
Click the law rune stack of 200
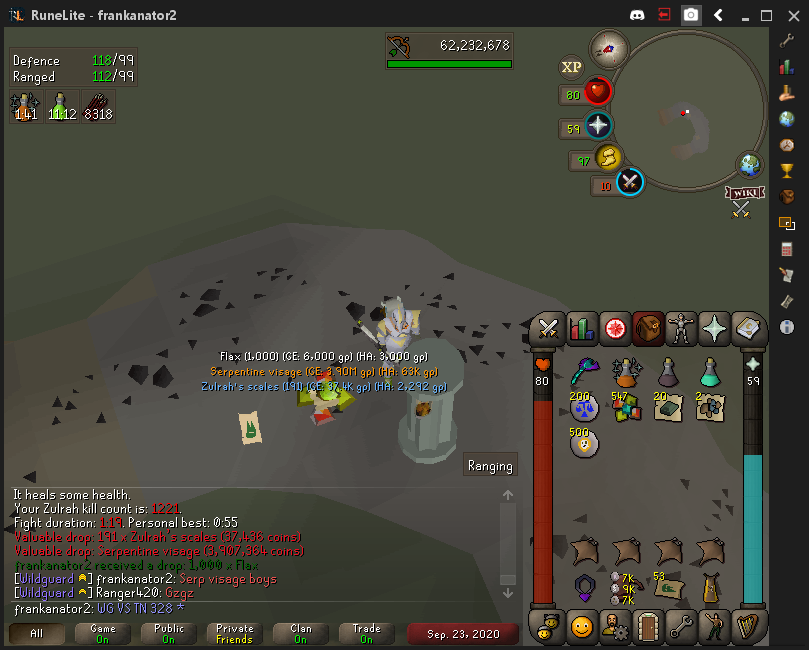click(584, 407)
